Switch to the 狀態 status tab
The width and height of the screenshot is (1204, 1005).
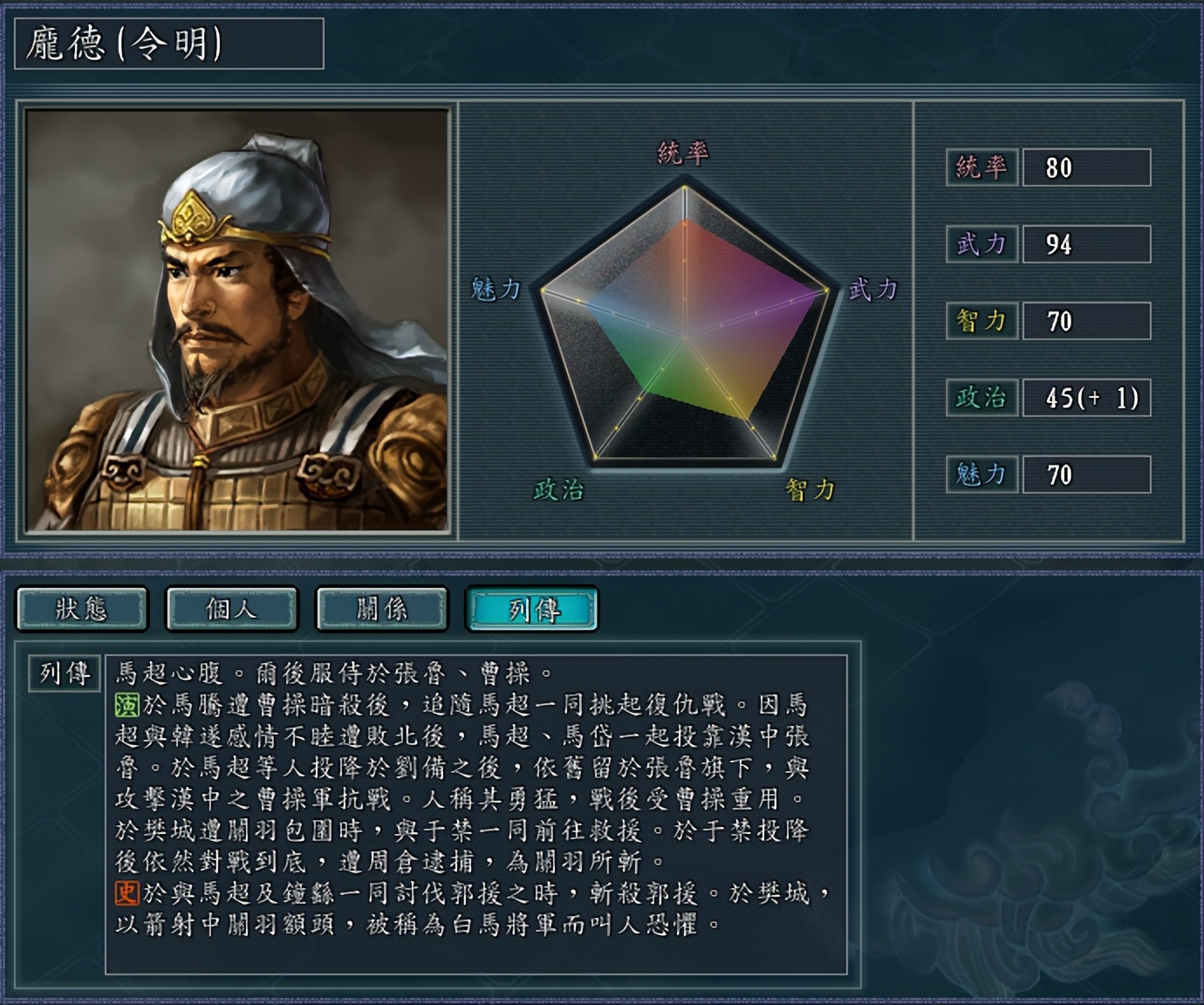83,610
